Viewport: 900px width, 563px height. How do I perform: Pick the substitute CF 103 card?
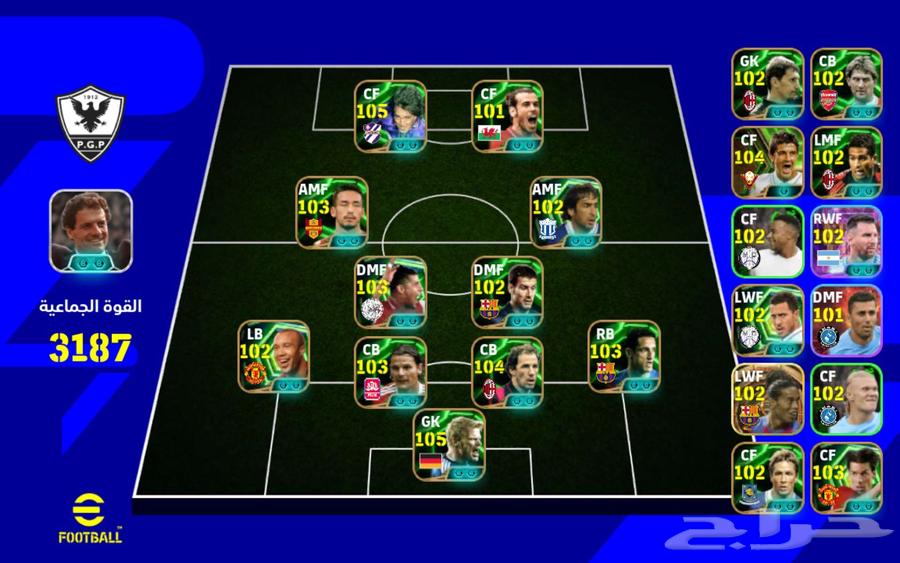coord(846,478)
